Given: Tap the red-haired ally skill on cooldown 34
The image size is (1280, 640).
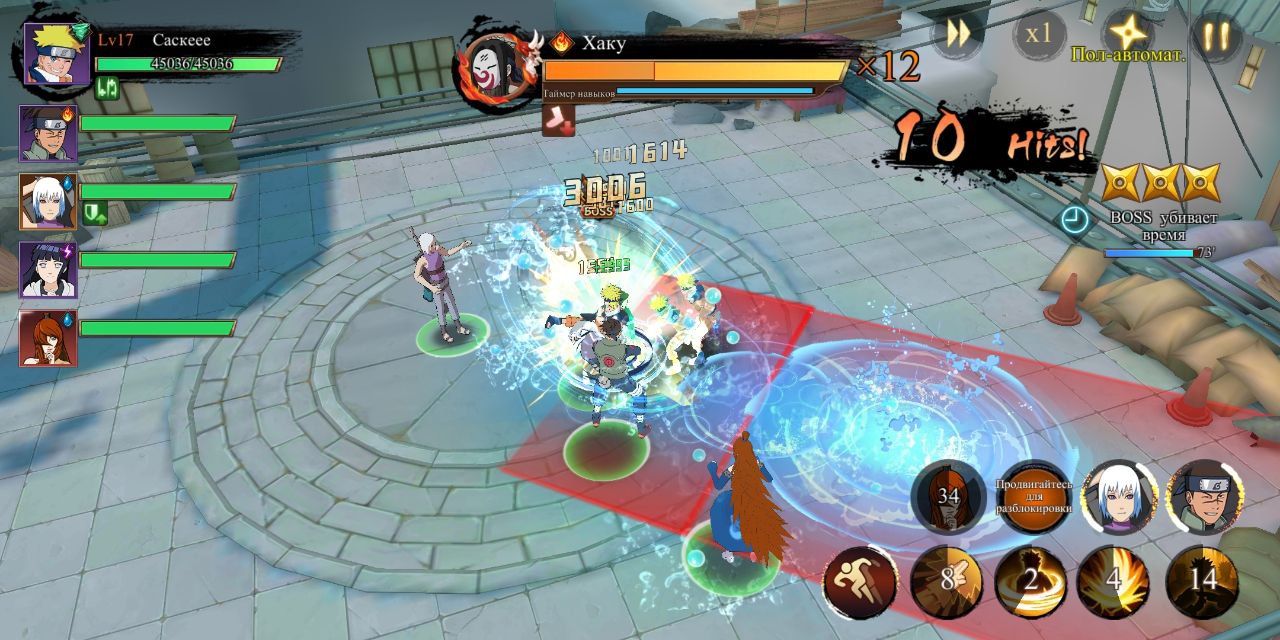Looking at the screenshot, I should [948, 497].
